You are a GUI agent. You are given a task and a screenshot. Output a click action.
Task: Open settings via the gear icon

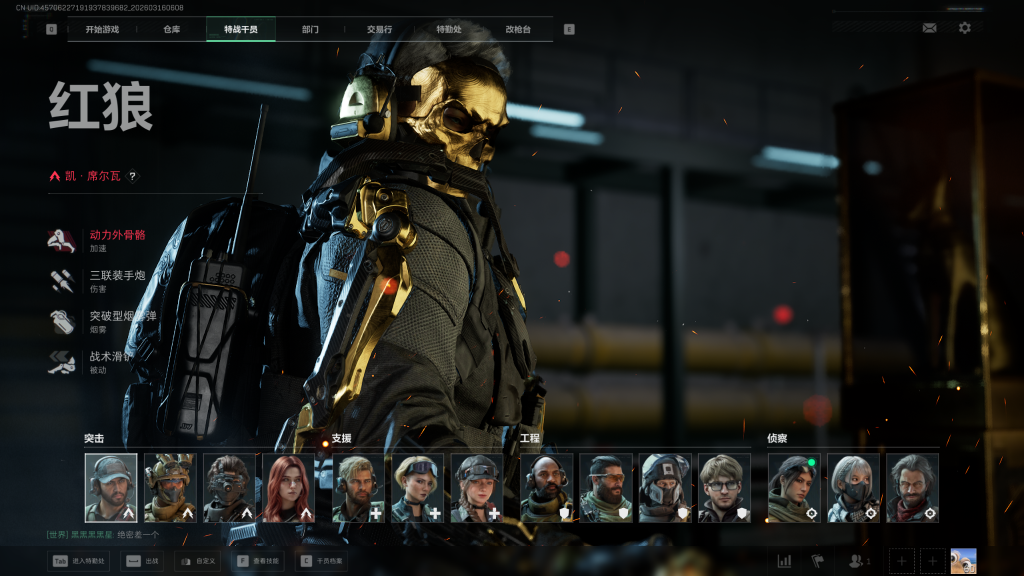point(964,28)
